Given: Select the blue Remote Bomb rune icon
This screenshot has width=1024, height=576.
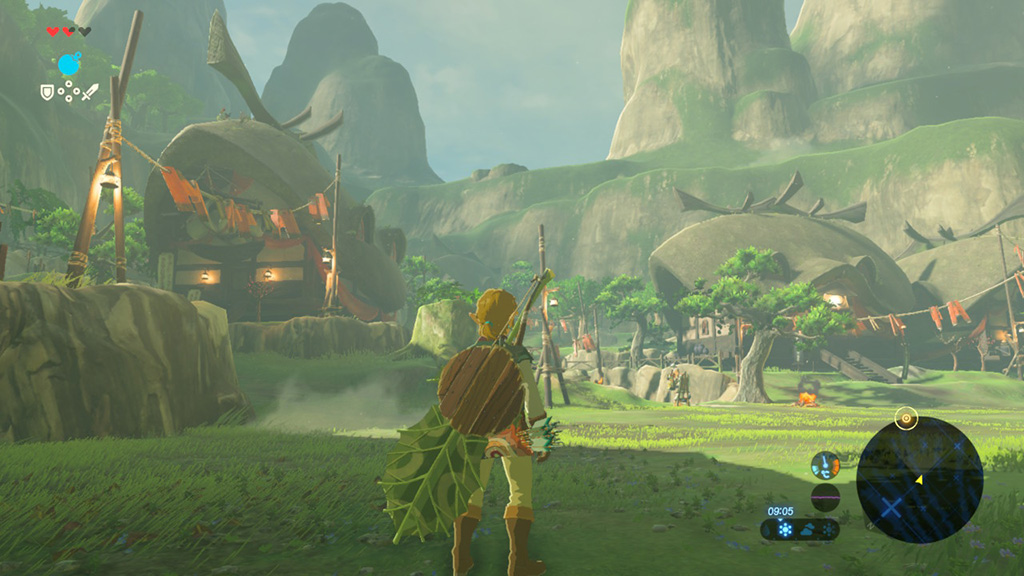Looking at the screenshot, I should point(69,65).
